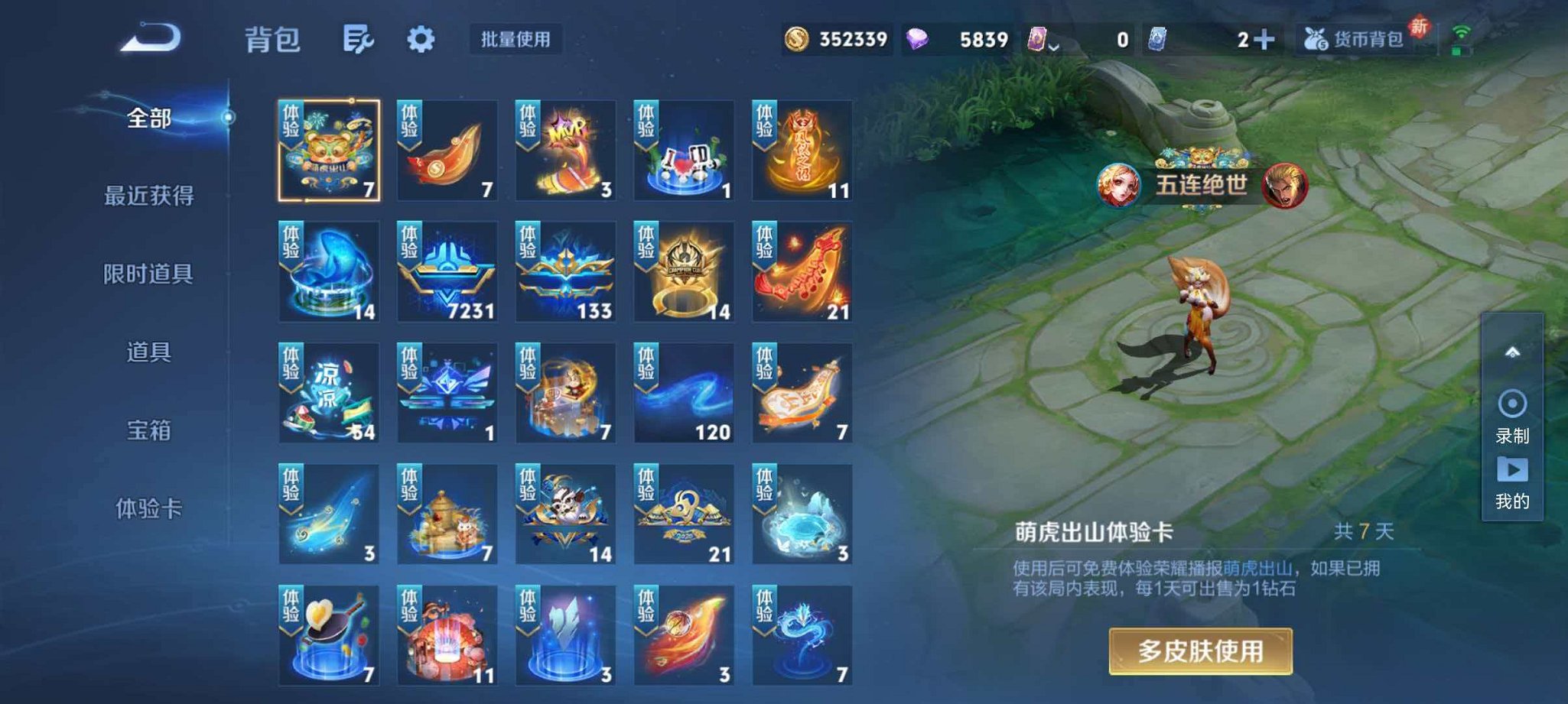This screenshot has height=704, width=1568.
Task: Select the highlighted 萌虎出山 experience card thumbnail
Action: pyautogui.click(x=329, y=150)
